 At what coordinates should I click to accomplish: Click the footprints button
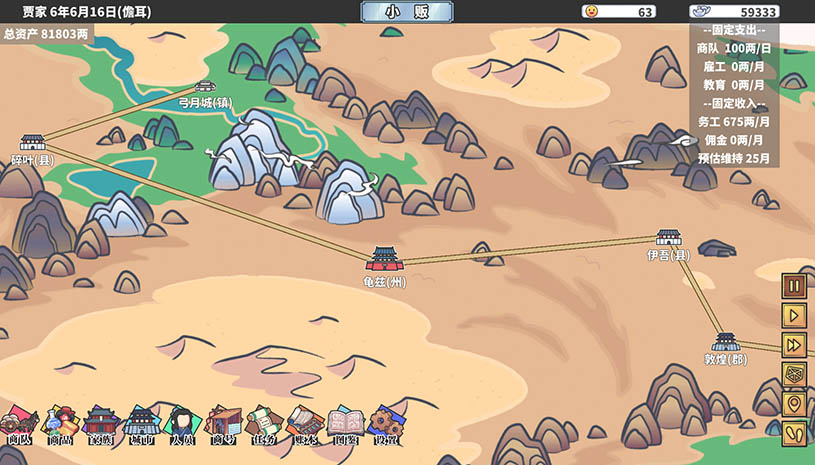794,434
